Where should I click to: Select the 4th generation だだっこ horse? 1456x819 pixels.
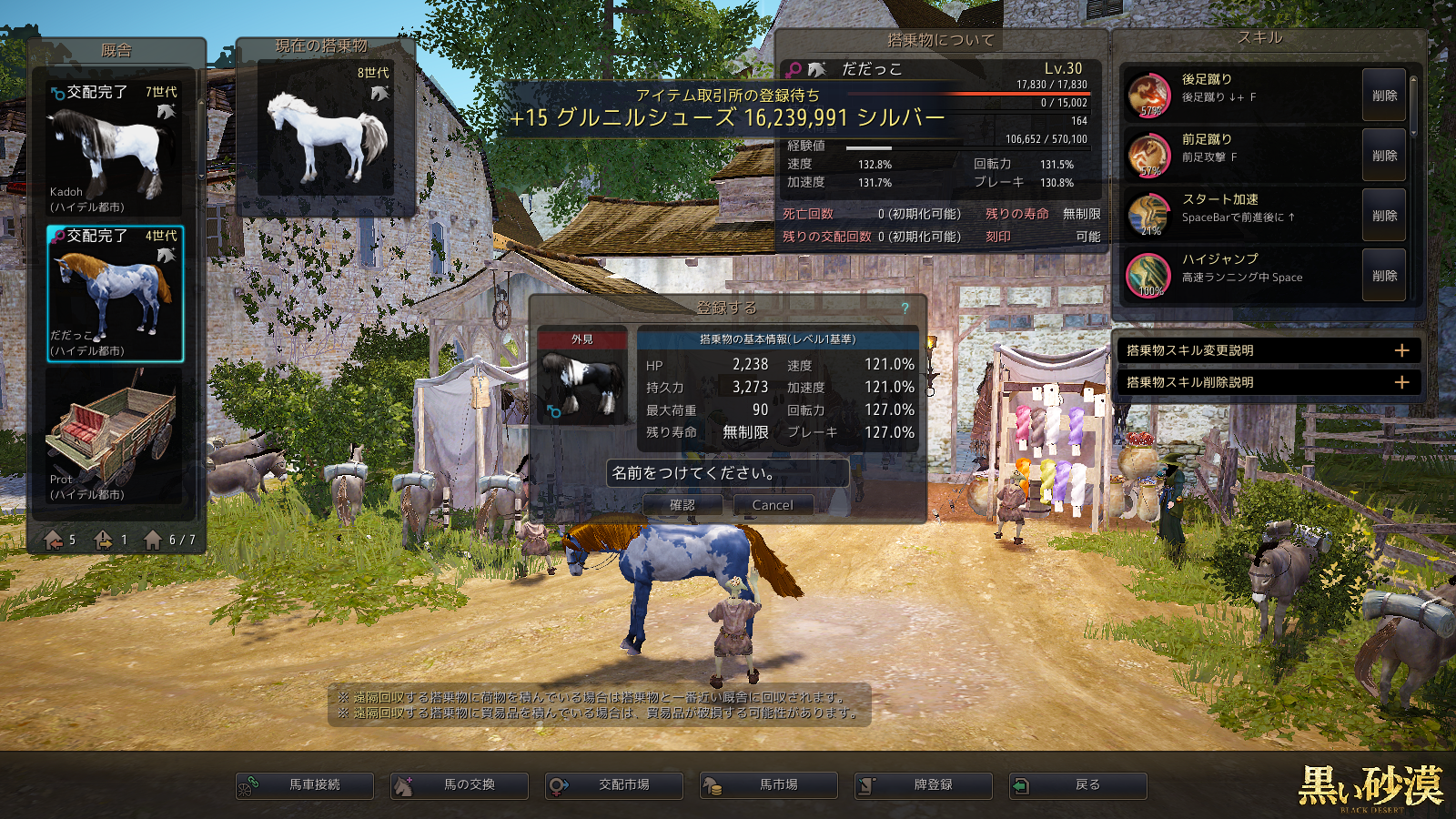point(116,294)
